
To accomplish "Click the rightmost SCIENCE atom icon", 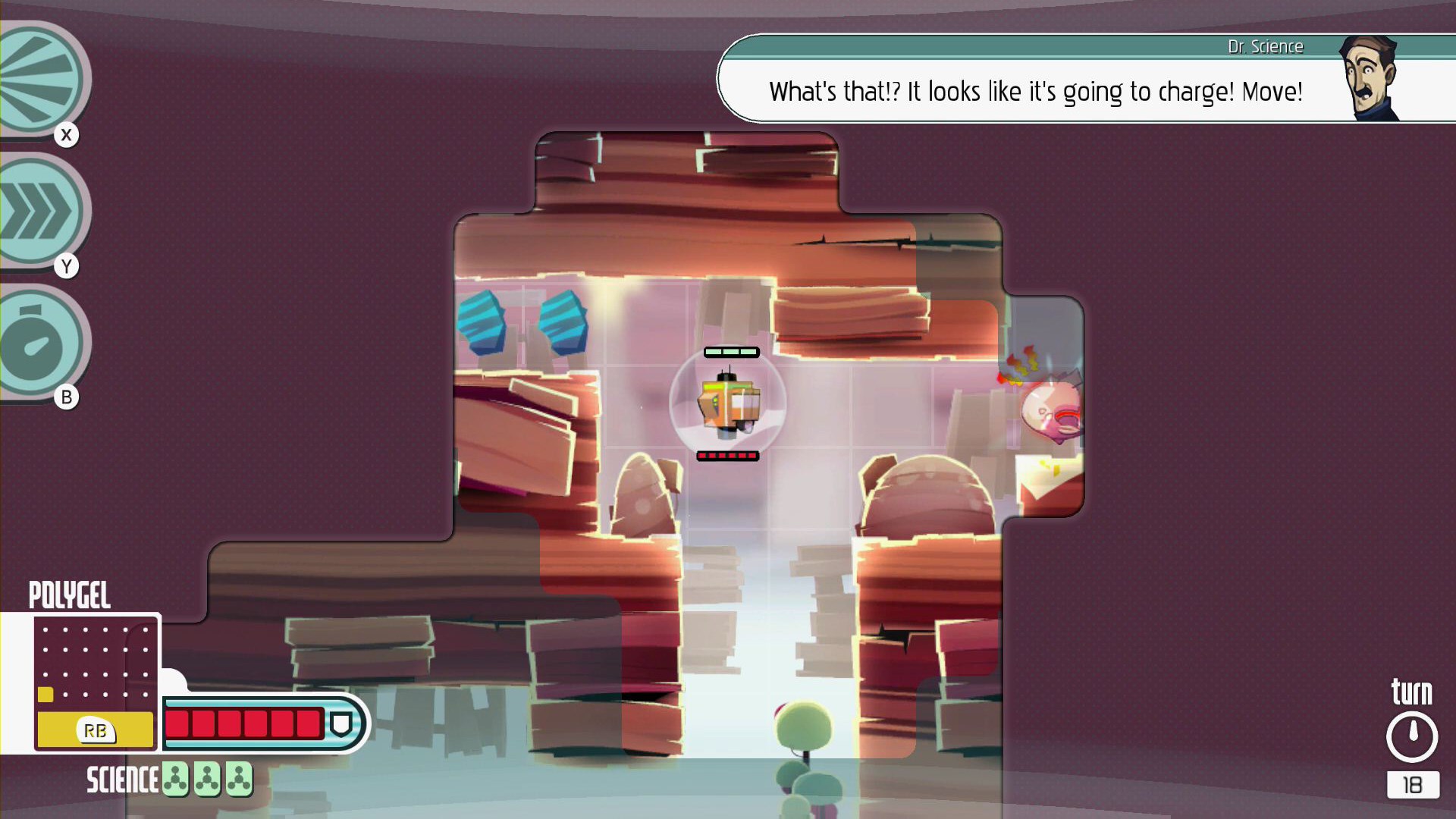I will tap(240, 778).
